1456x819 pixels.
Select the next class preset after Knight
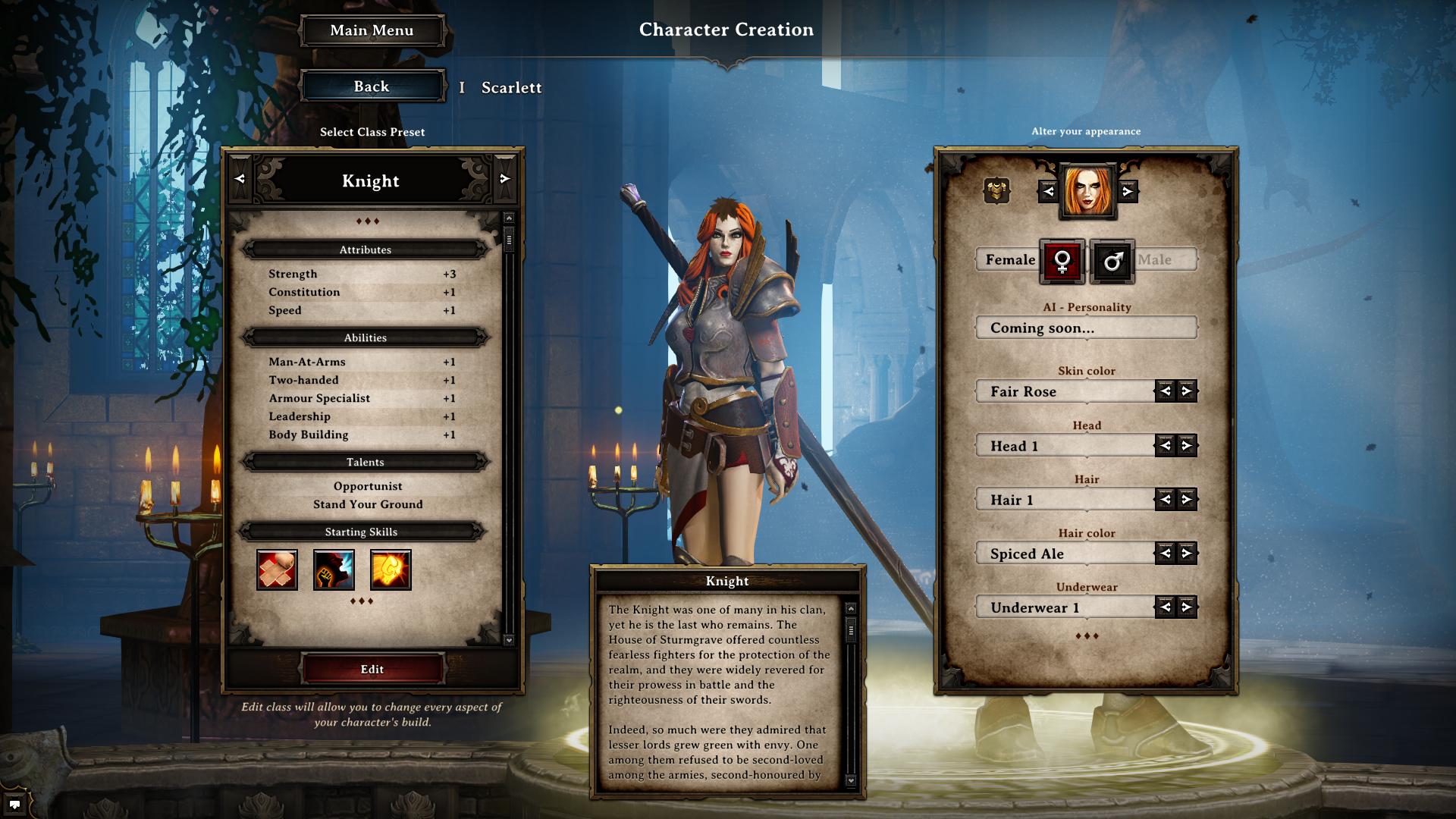point(505,179)
